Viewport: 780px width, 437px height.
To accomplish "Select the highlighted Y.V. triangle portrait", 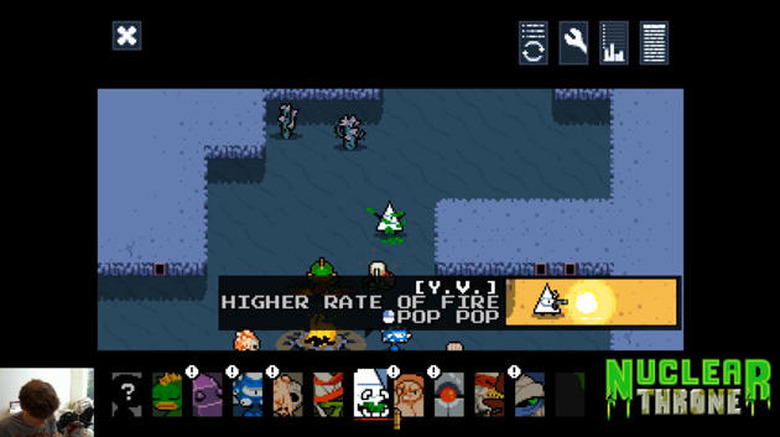I will click(369, 392).
